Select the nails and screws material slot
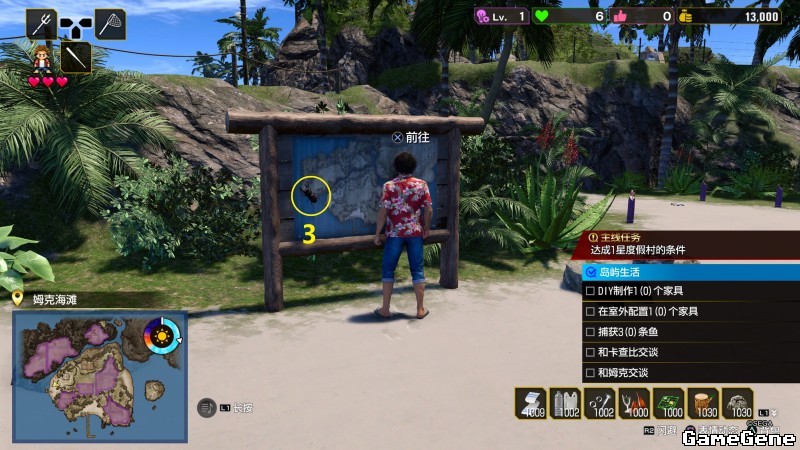This screenshot has height=450, width=800. coord(600,403)
